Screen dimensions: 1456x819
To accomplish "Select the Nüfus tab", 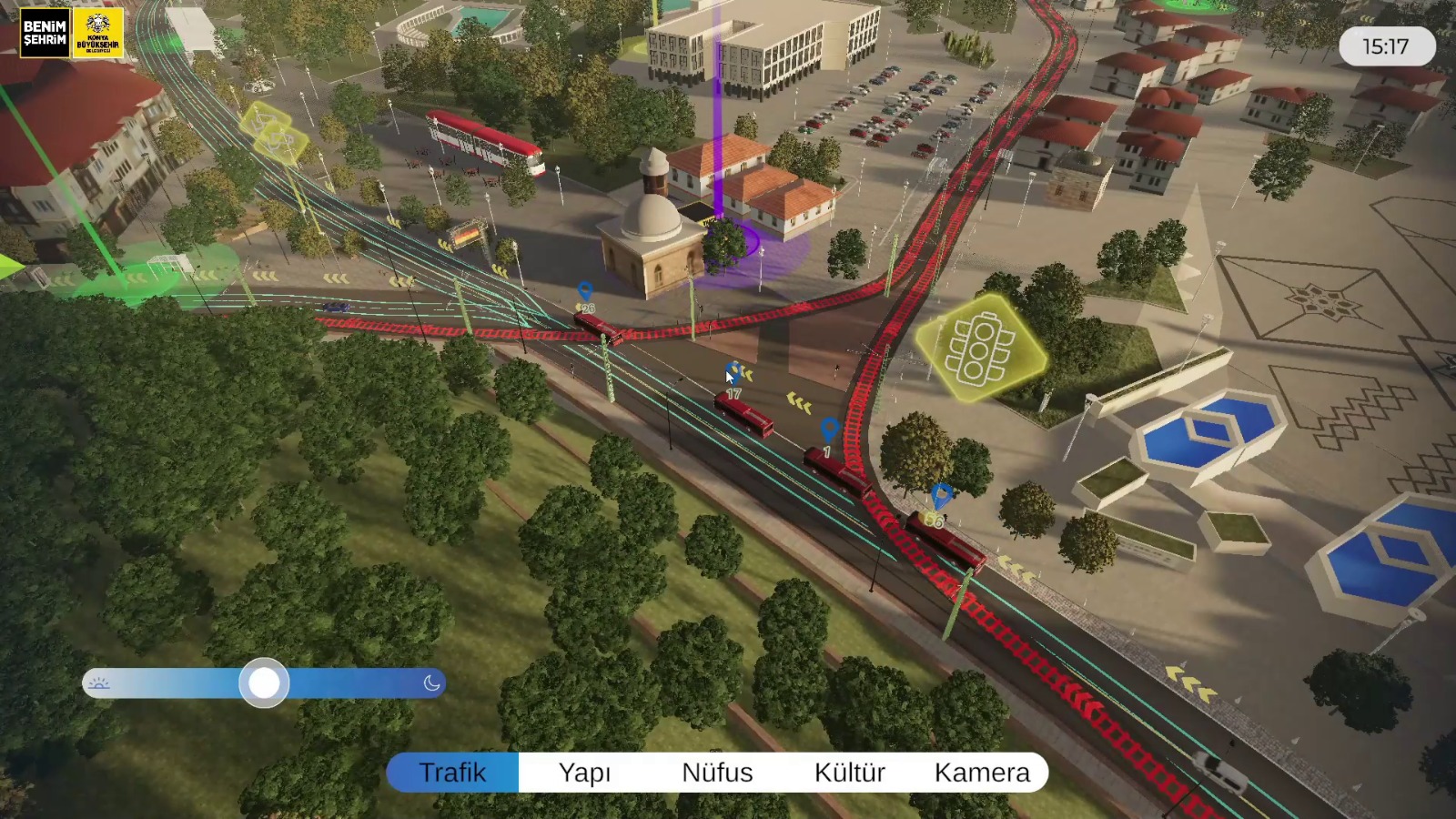I will tap(717, 773).
